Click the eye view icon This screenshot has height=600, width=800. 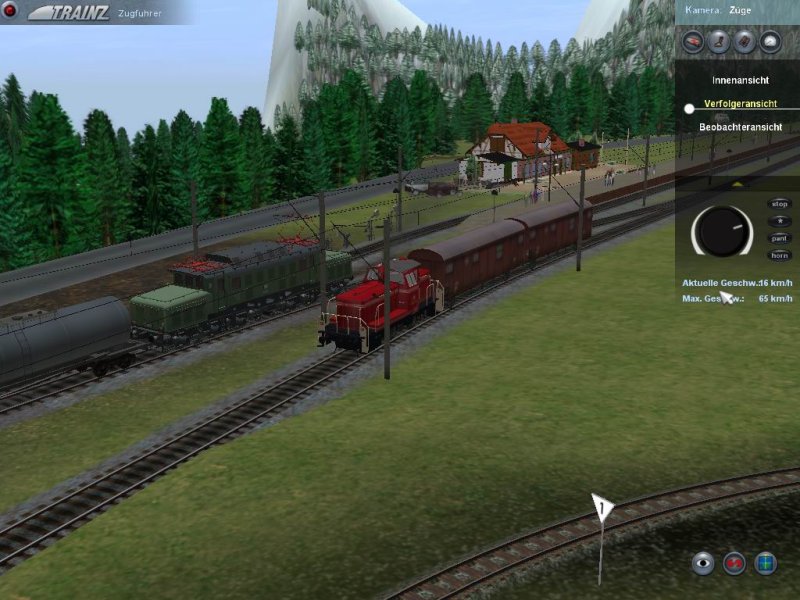[704, 563]
